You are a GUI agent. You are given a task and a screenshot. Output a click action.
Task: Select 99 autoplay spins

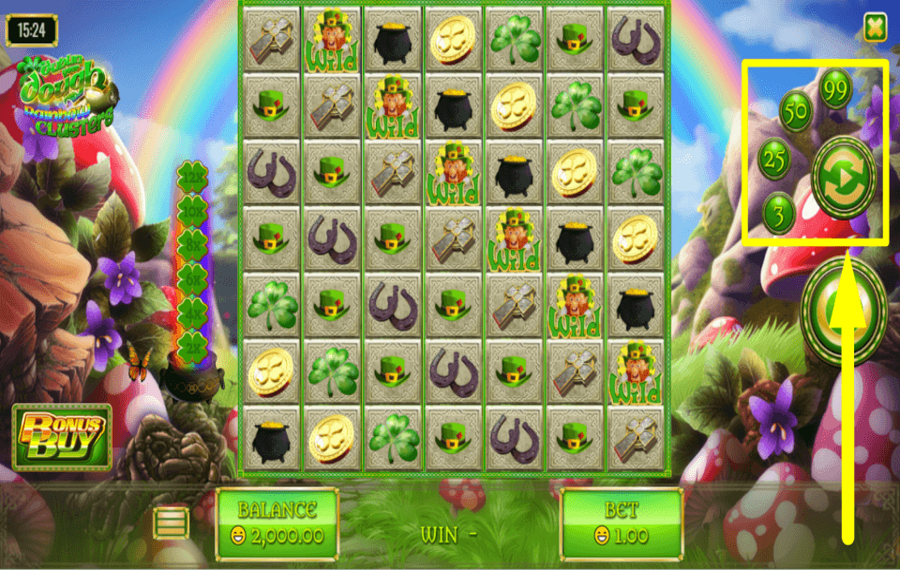pos(835,89)
